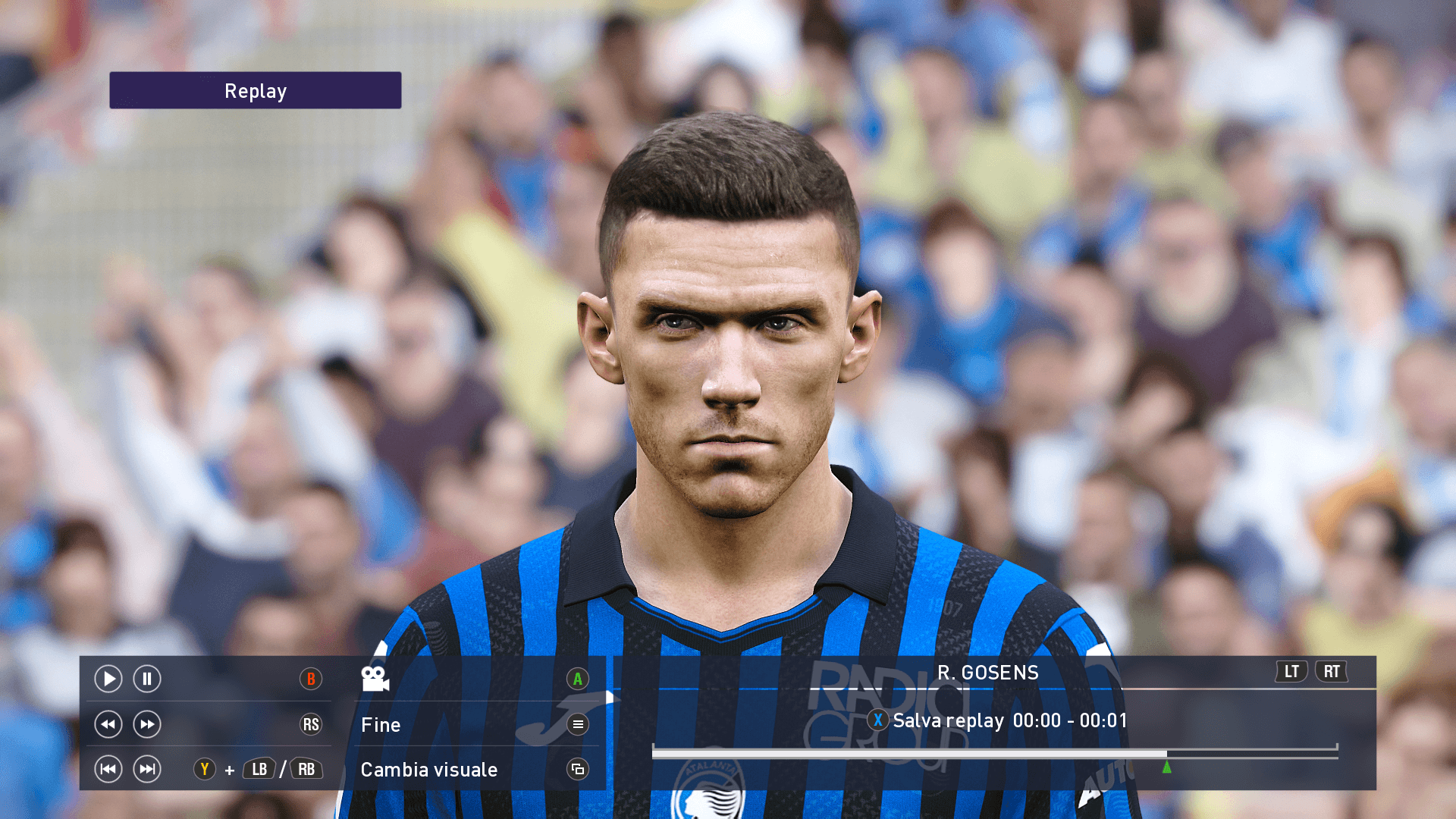Pause the replay playback

pyautogui.click(x=147, y=679)
